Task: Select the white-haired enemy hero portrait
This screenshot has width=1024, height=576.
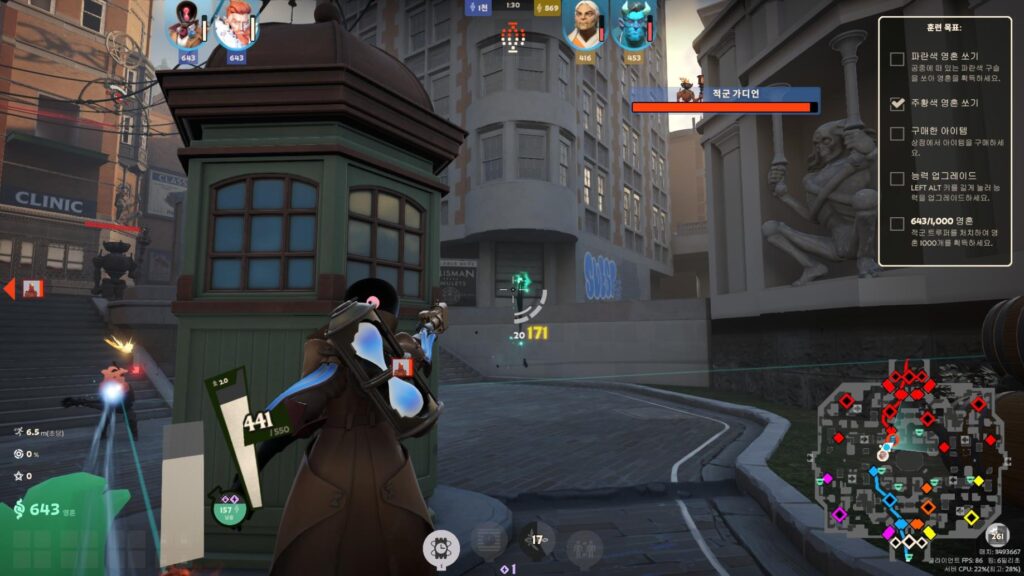Action: point(586,25)
